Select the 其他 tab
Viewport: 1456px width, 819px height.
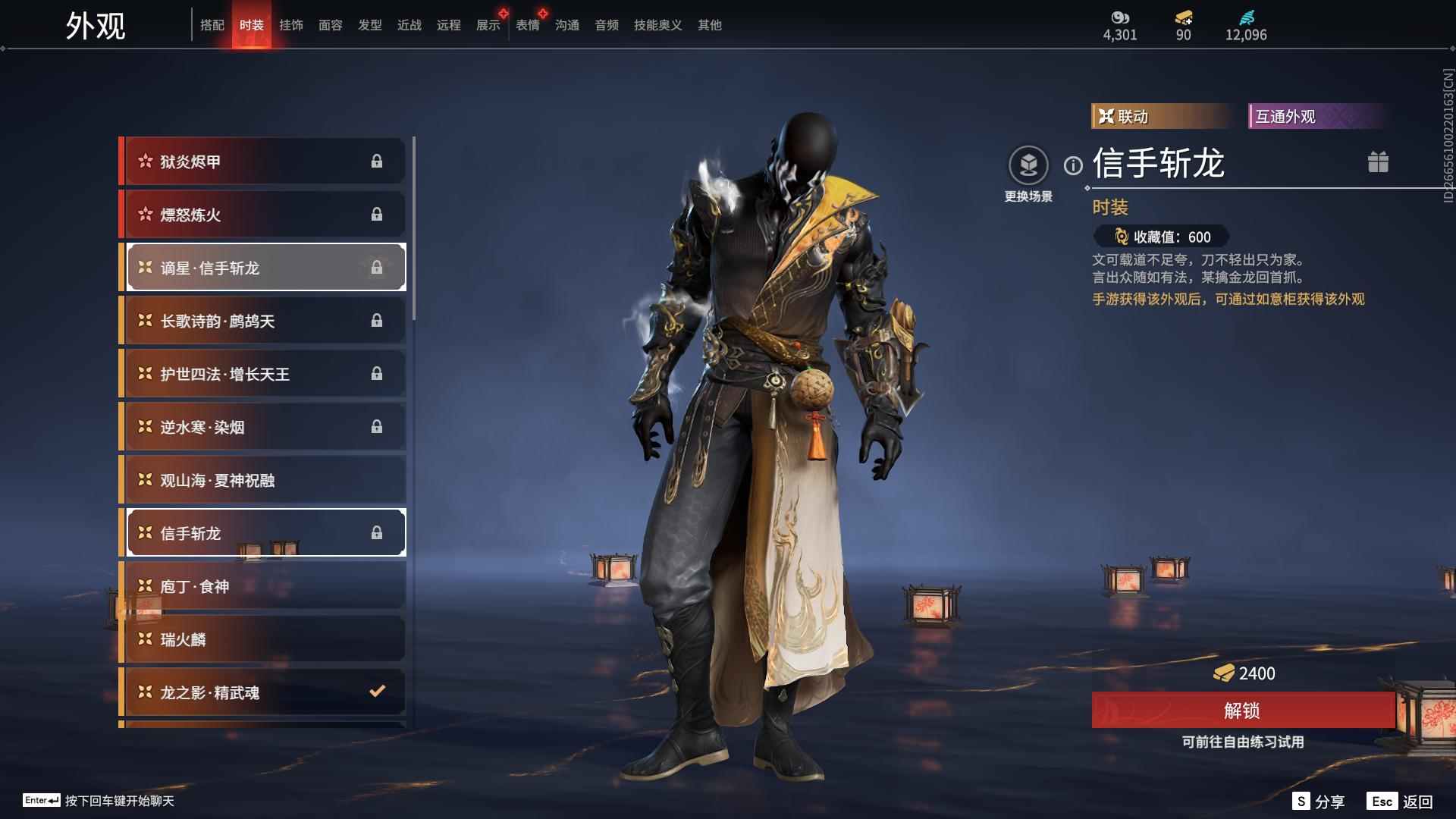709,25
